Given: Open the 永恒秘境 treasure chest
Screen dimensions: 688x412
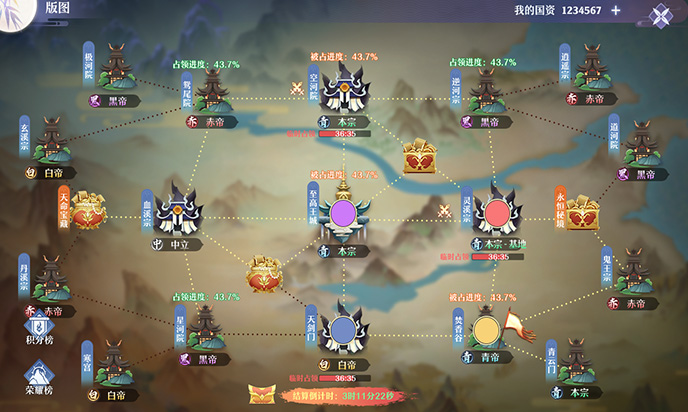Looking at the screenshot, I should point(579,210).
